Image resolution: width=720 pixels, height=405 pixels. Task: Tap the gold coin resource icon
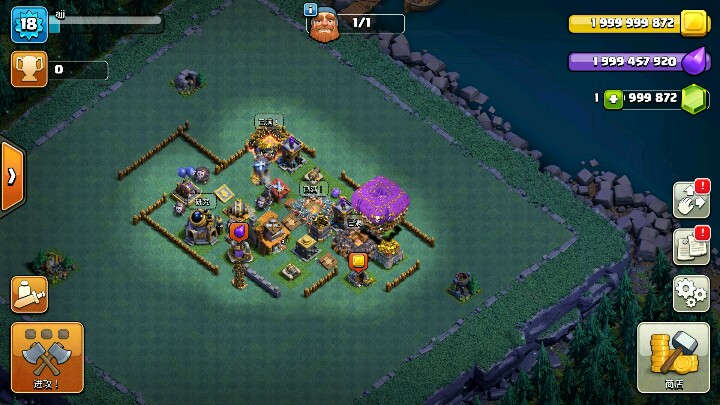(693, 24)
